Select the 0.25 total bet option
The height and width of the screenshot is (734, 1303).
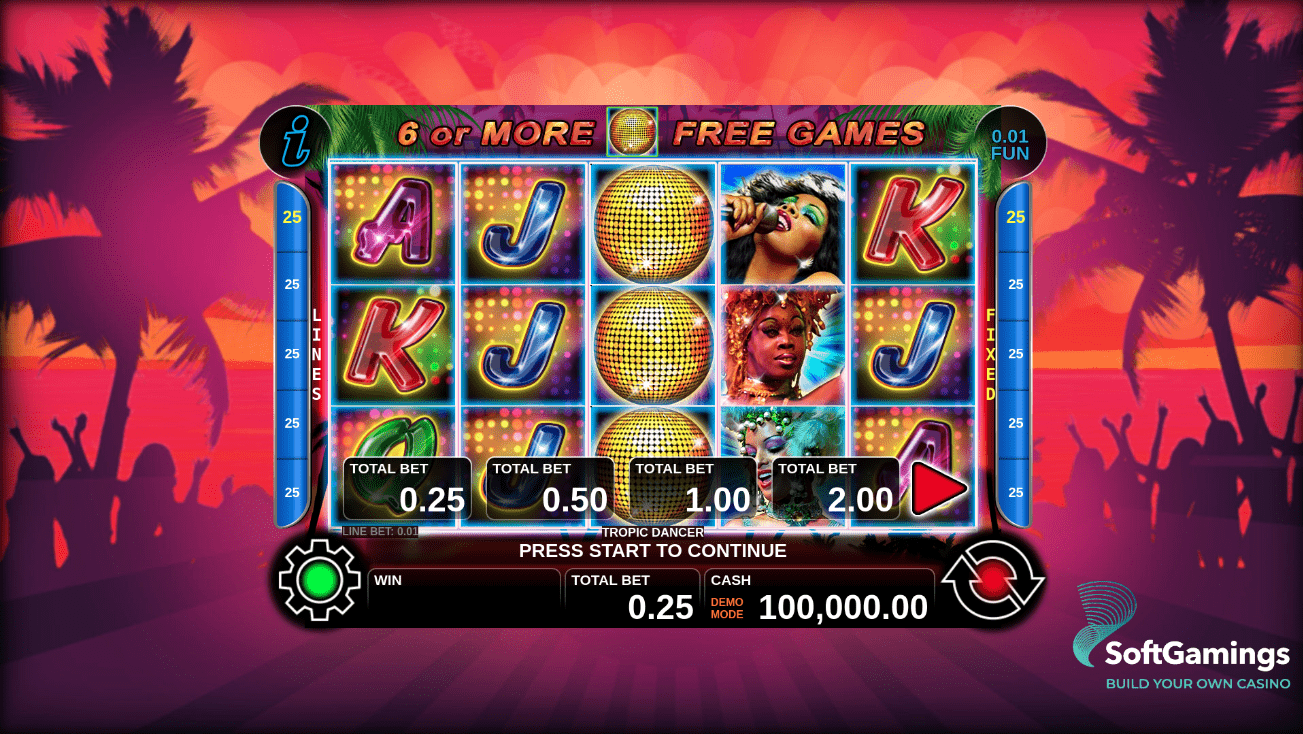tap(407, 489)
